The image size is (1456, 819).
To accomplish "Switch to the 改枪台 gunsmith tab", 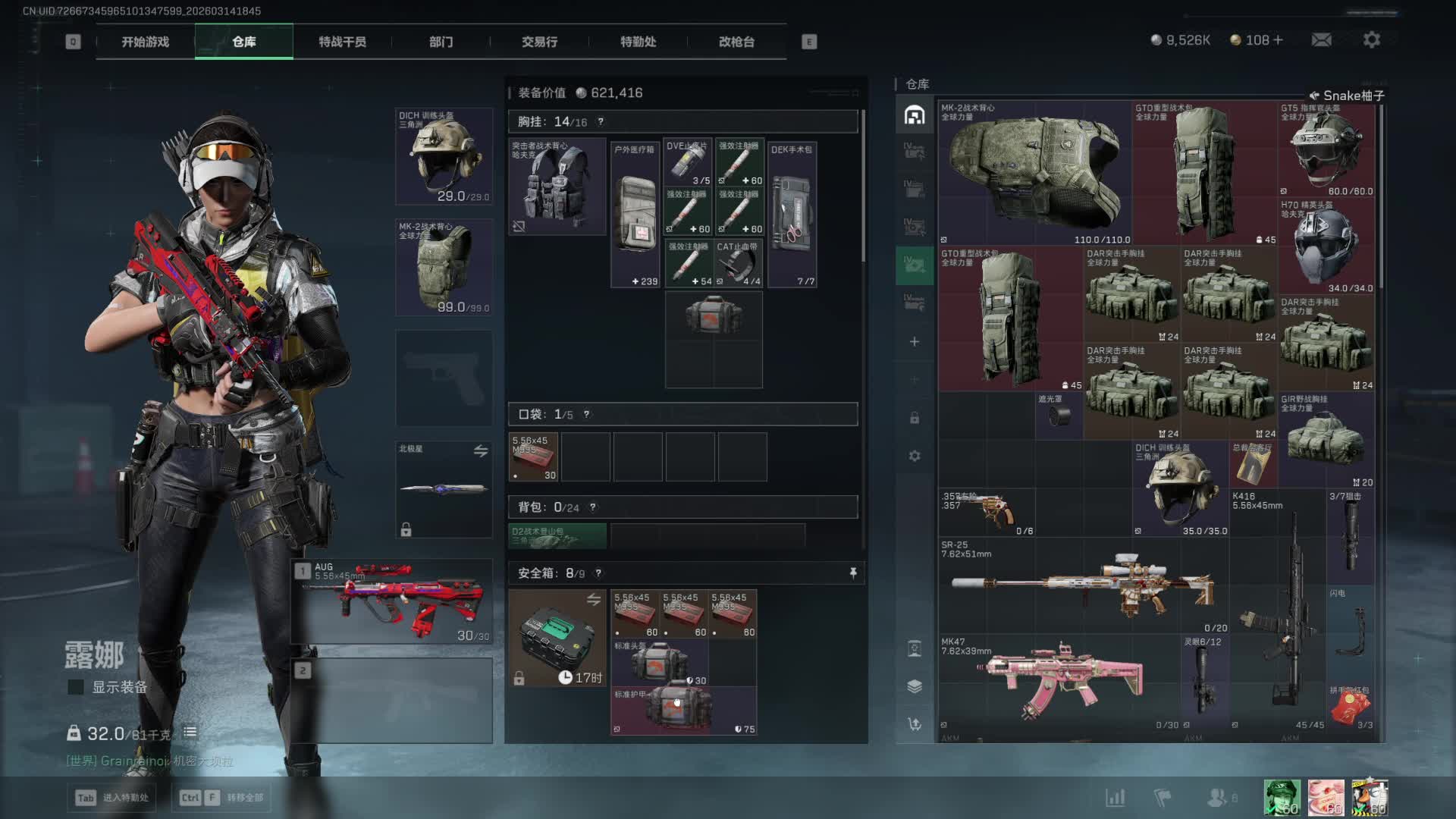I will (736, 42).
